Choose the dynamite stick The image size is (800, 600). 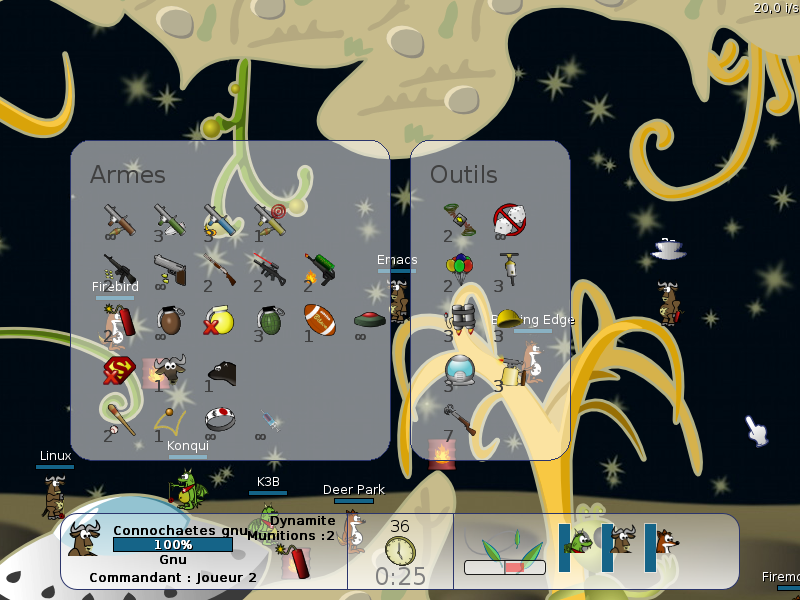point(118,320)
